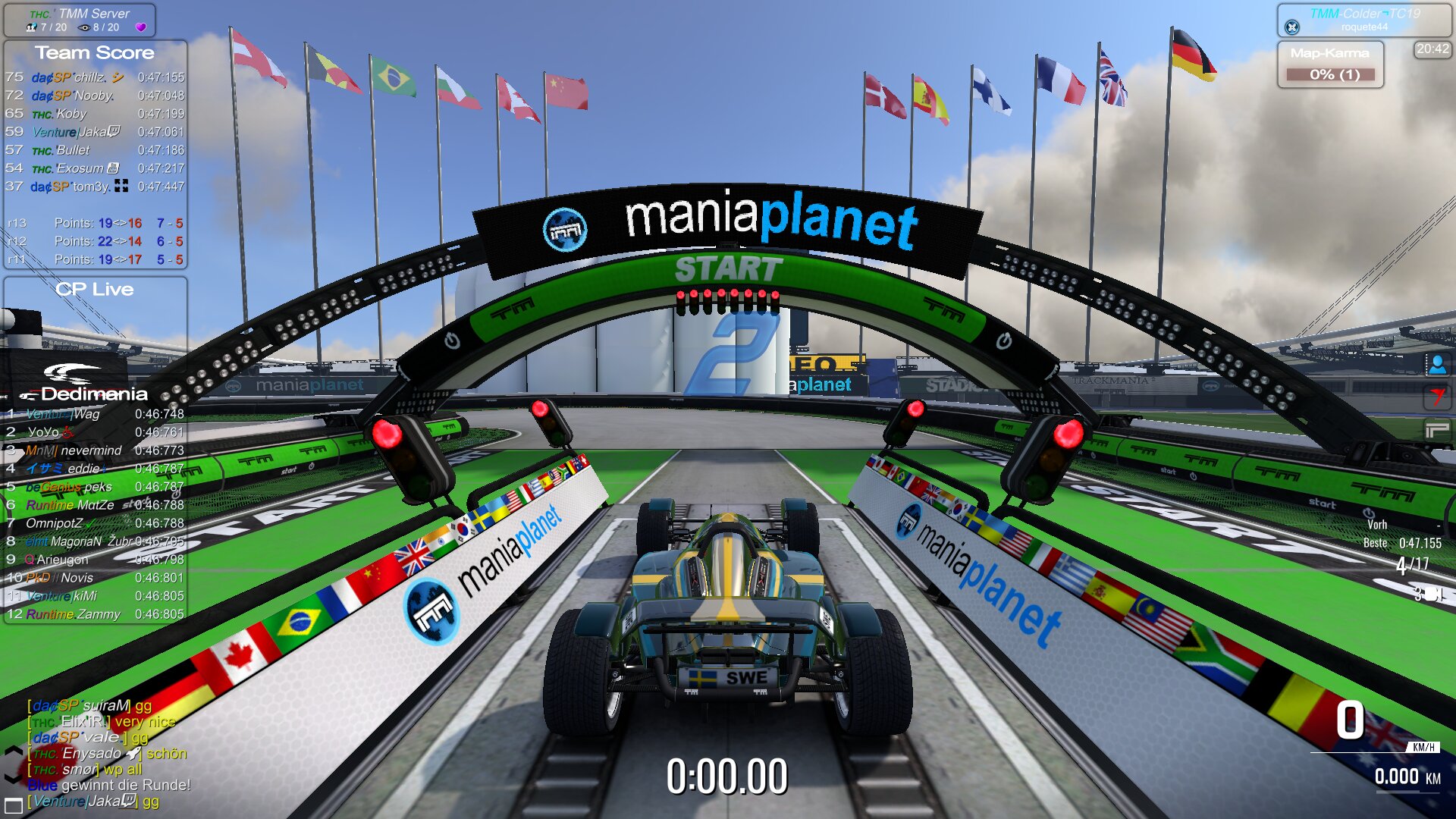The image size is (1456, 819).
Task: Click the round X icon beside roquete44
Action: 1292,27
